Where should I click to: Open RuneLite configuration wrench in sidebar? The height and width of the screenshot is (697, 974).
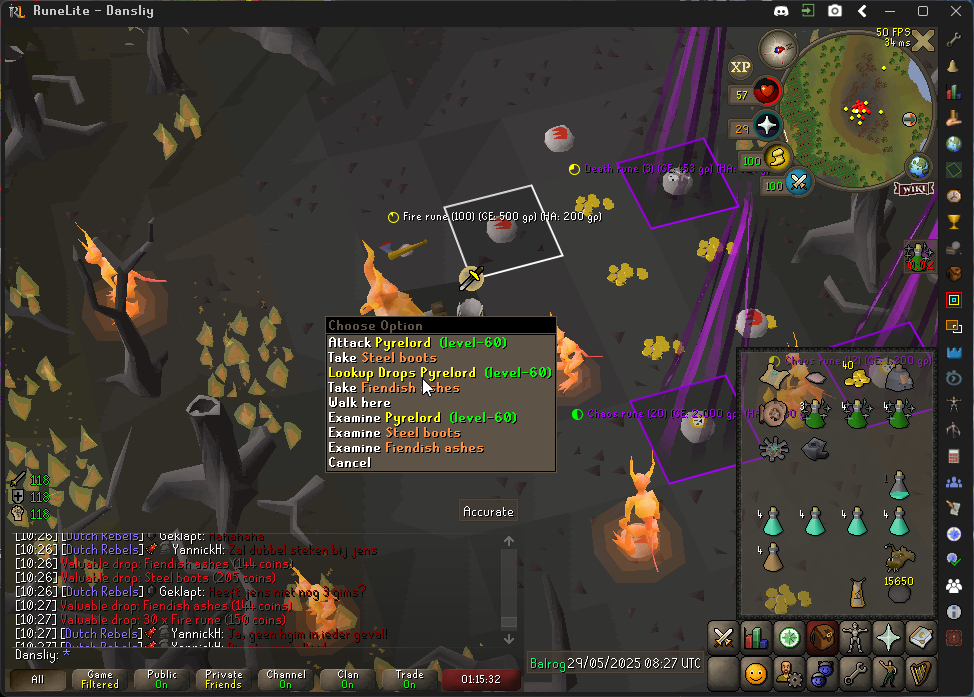tap(954, 39)
